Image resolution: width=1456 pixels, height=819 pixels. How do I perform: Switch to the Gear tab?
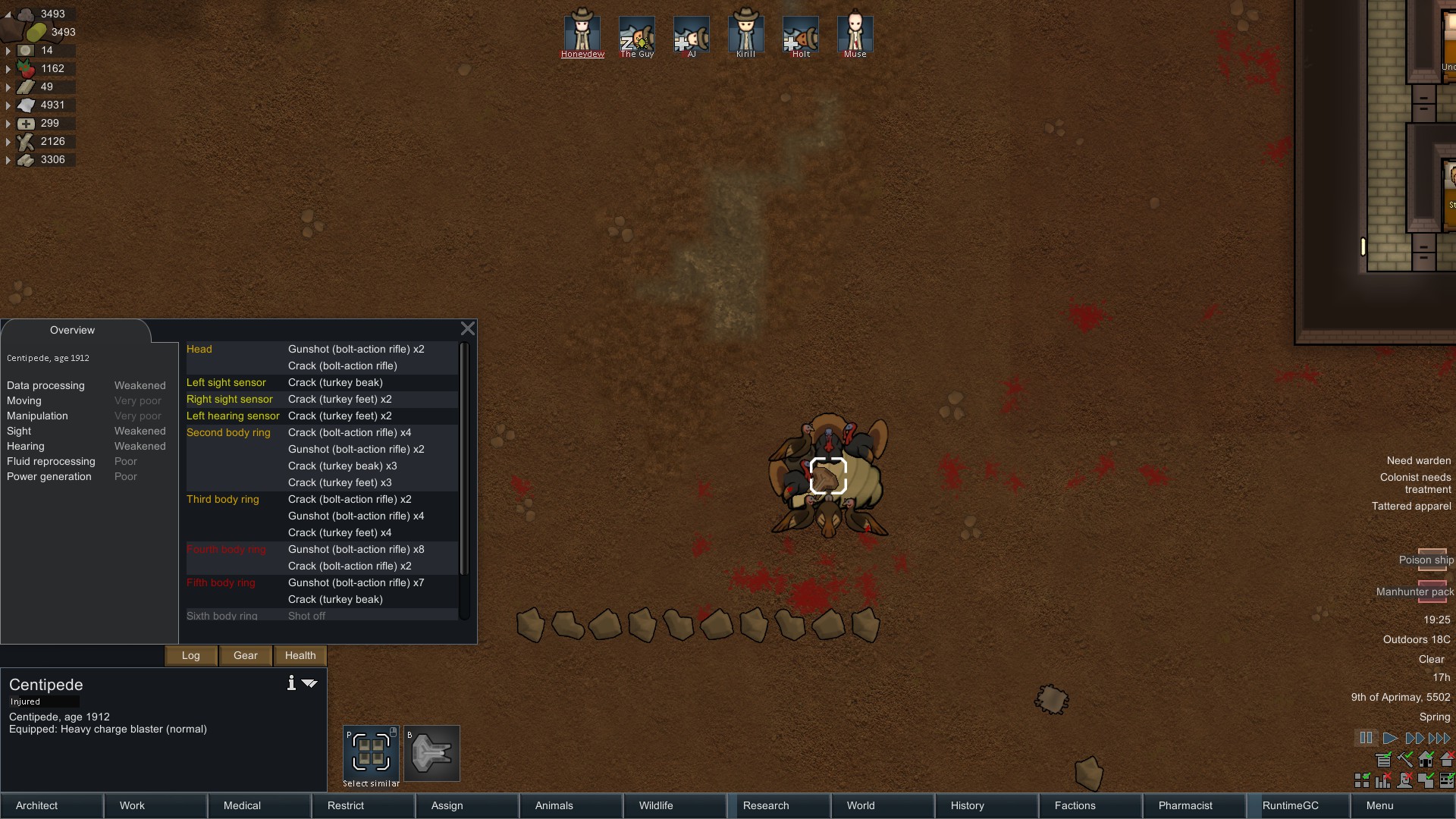click(x=245, y=655)
